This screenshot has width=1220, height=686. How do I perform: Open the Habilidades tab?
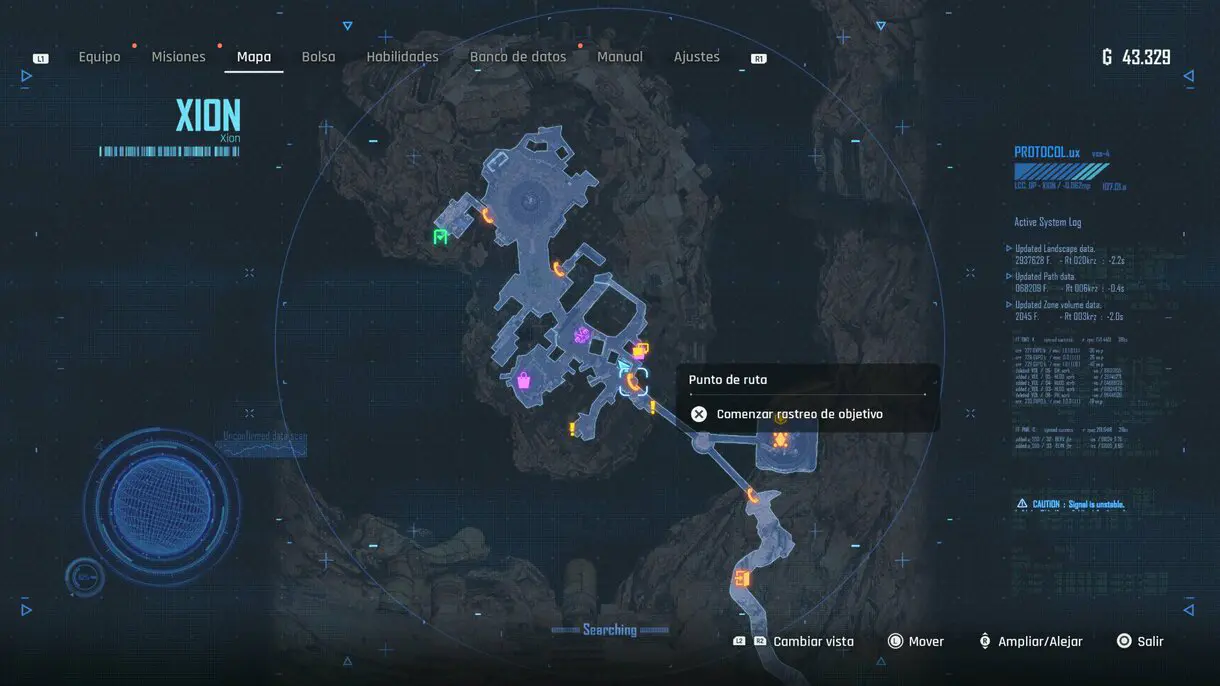[402, 57]
